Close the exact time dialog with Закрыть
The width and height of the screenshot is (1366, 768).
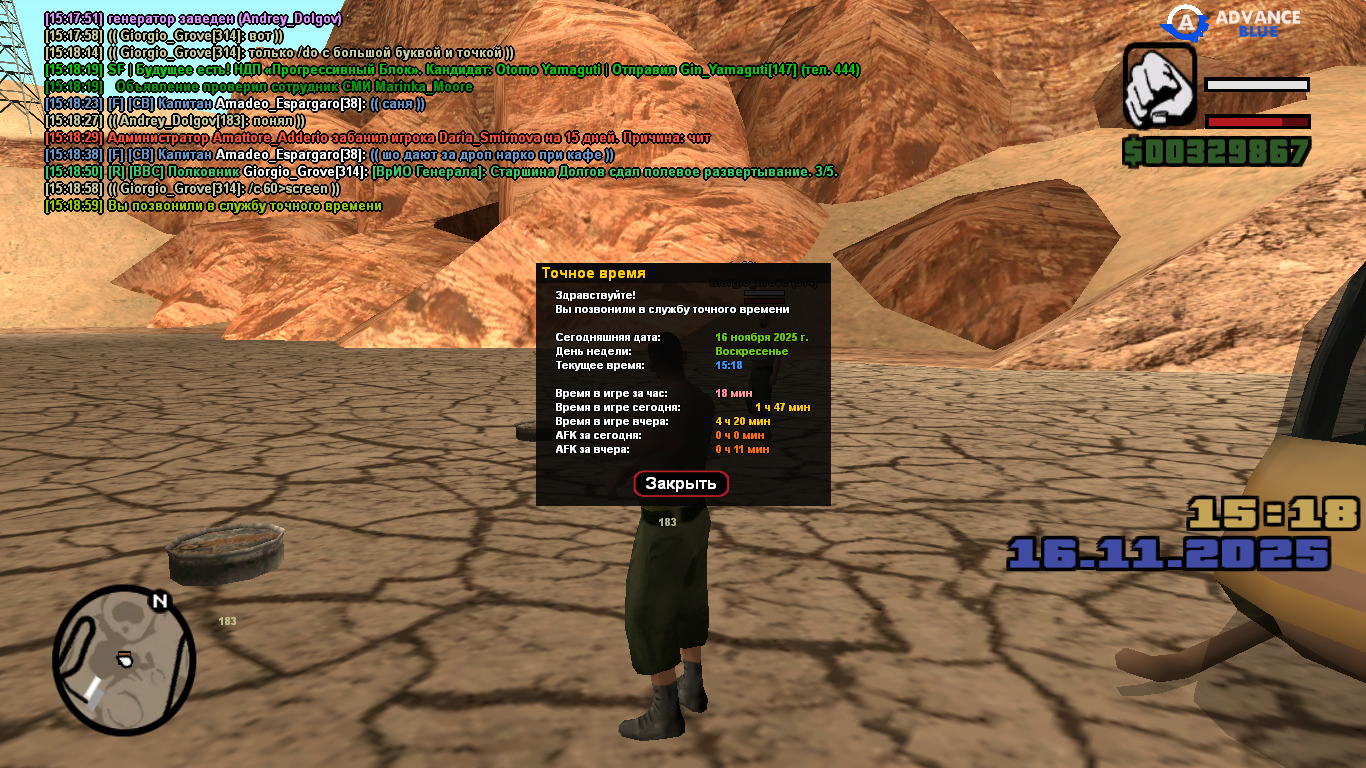pos(681,484)
